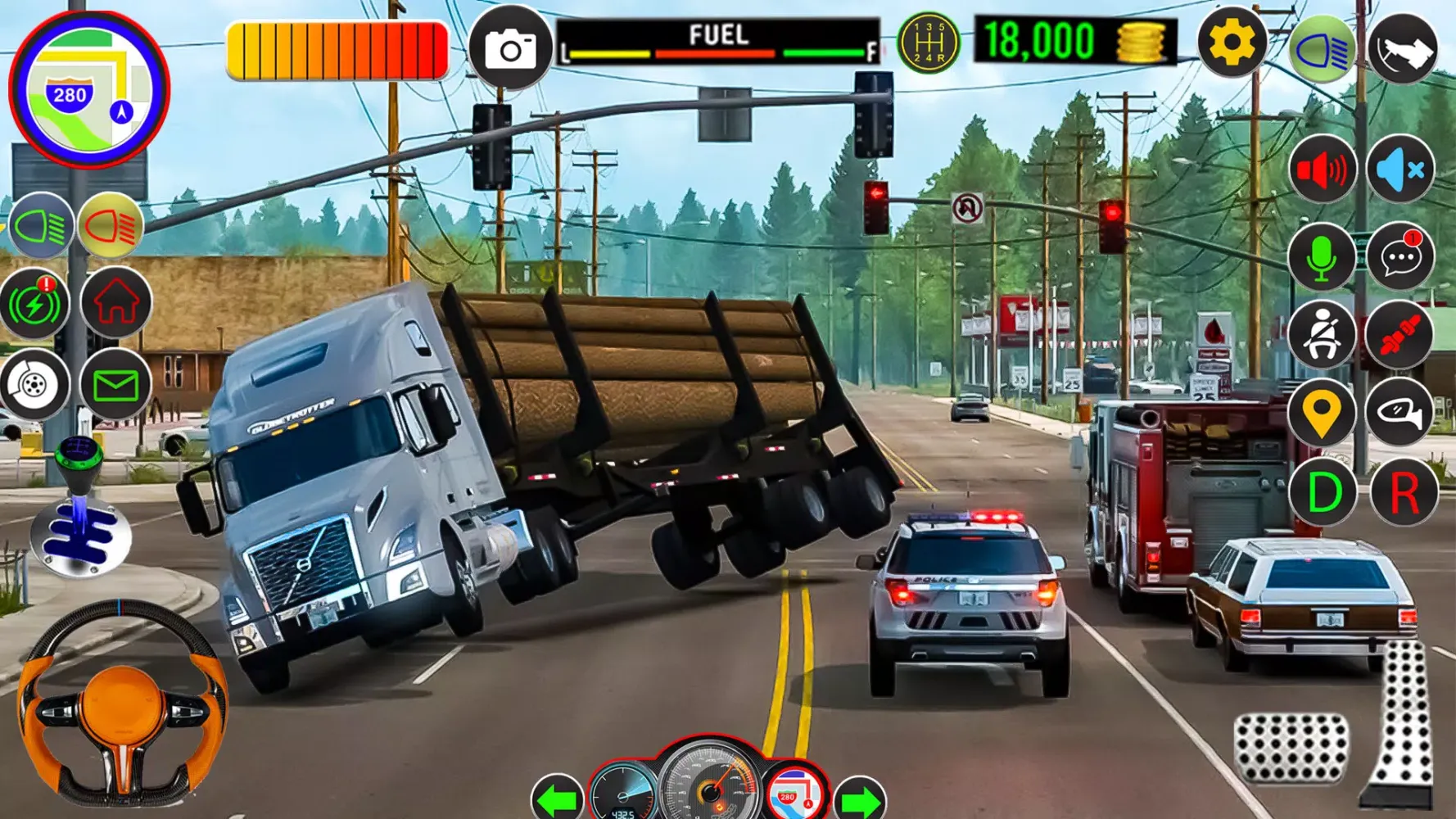Toggle the green headlight button near settings
Viewport: 1456px width, 819px height.
click(1321, 49)
